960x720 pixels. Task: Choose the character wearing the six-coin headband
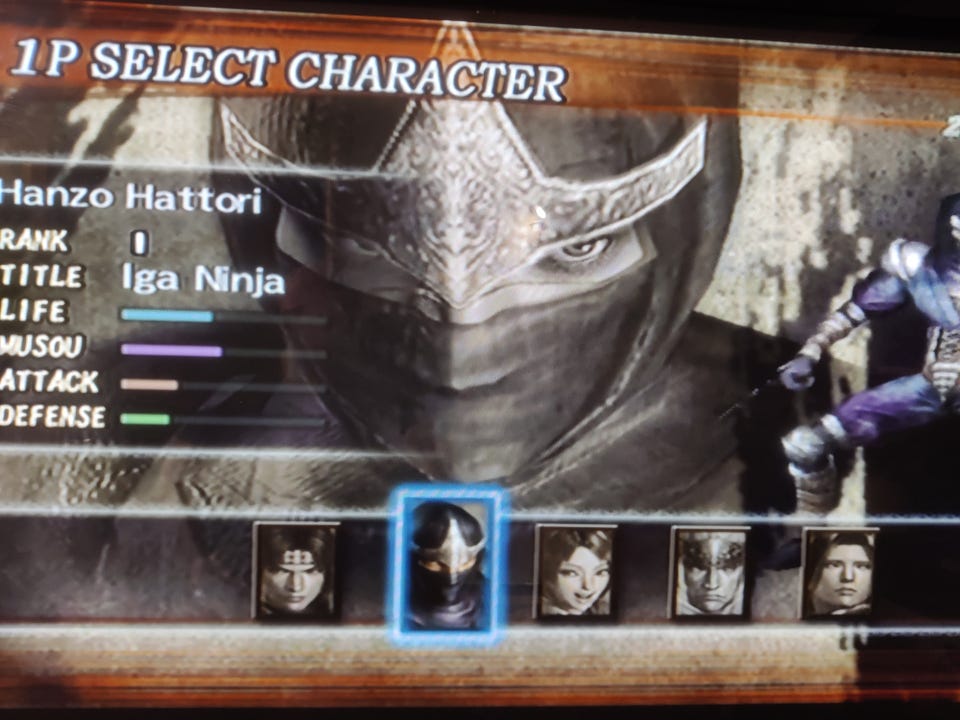tap(295, 570)
